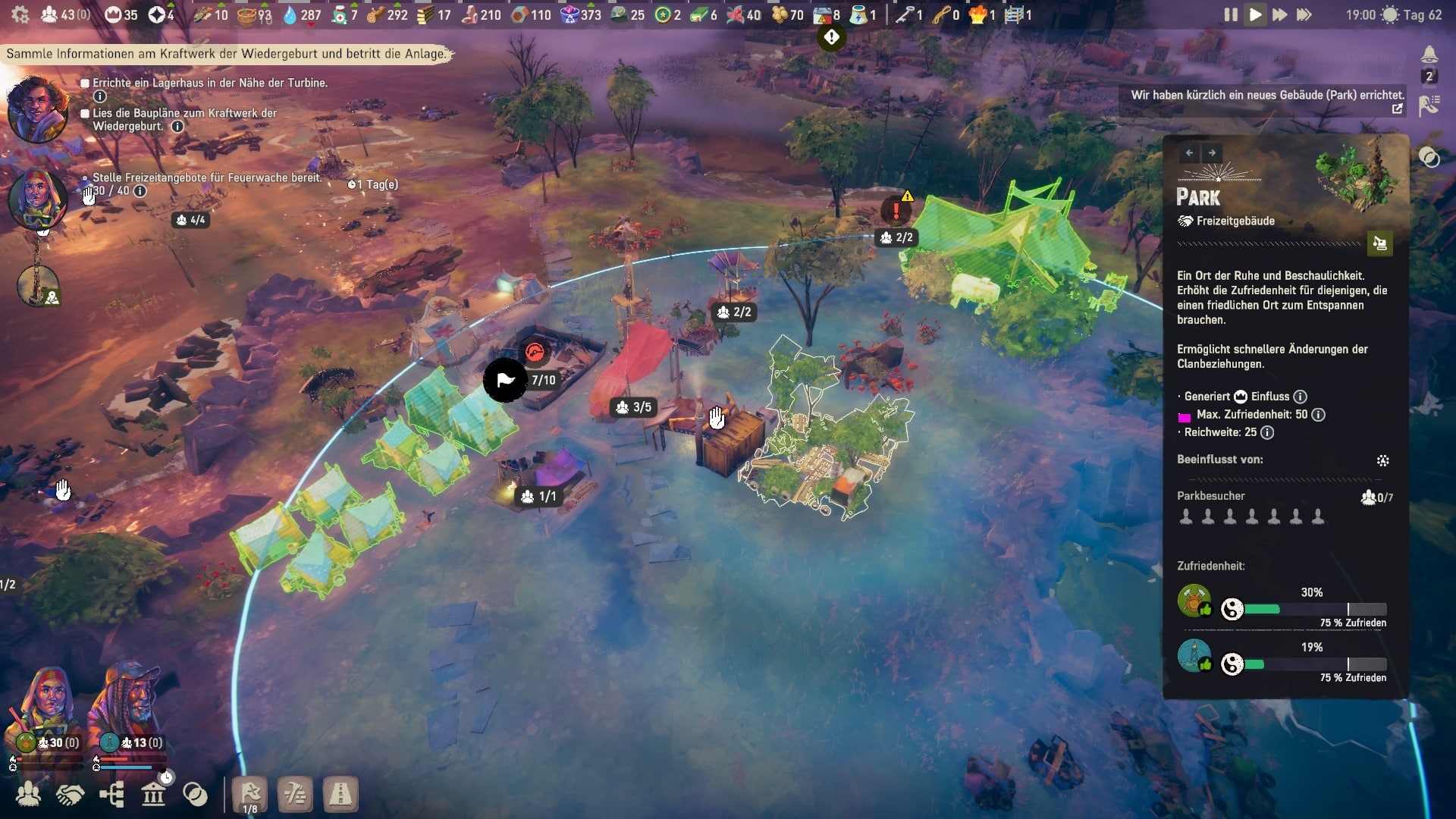1456x819 pixels.
Task: Open the council building menu
Action: (x=153, y=795)
